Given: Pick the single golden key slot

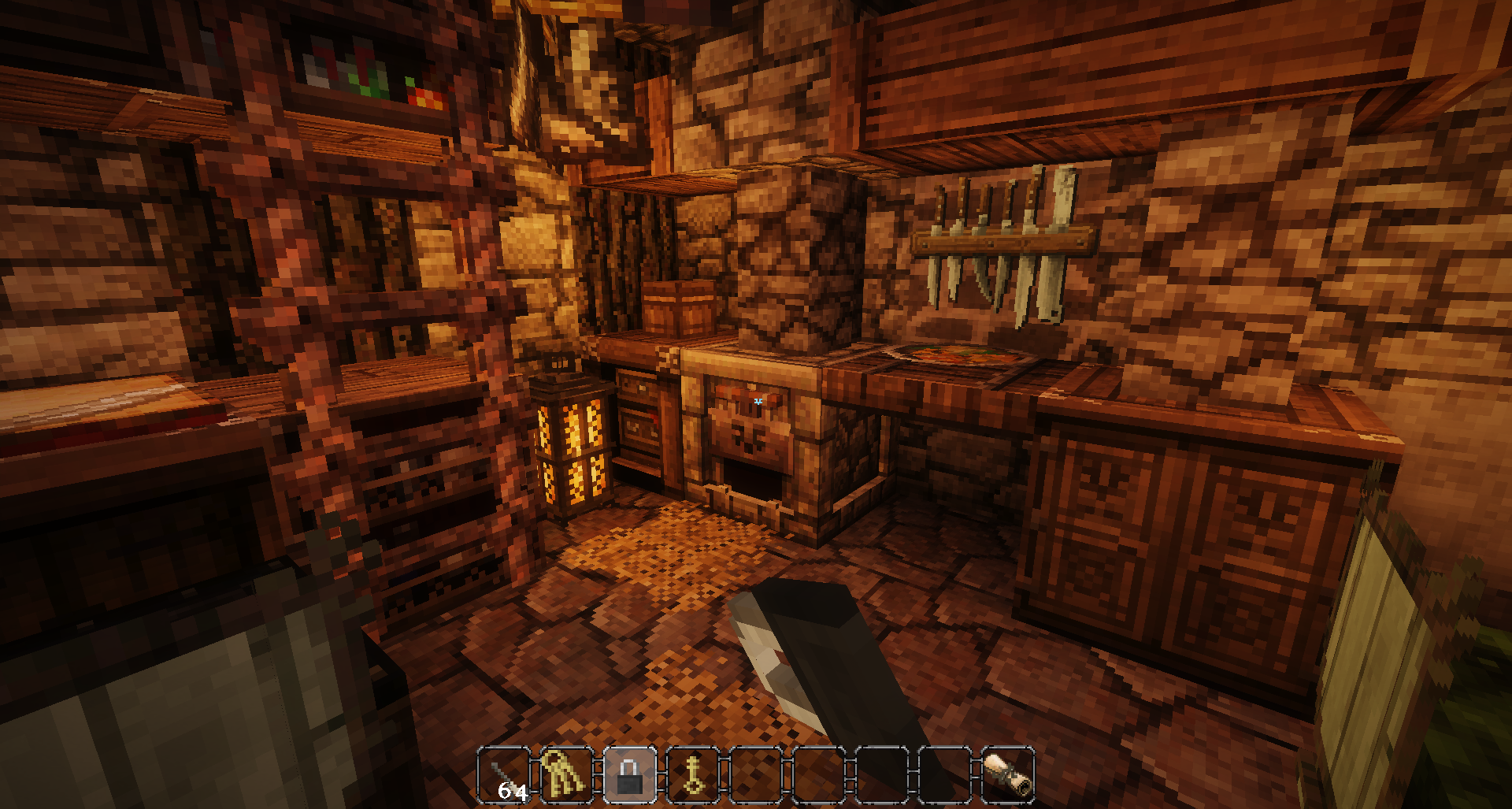Looking at the screenshot, I should click(693, 775).
